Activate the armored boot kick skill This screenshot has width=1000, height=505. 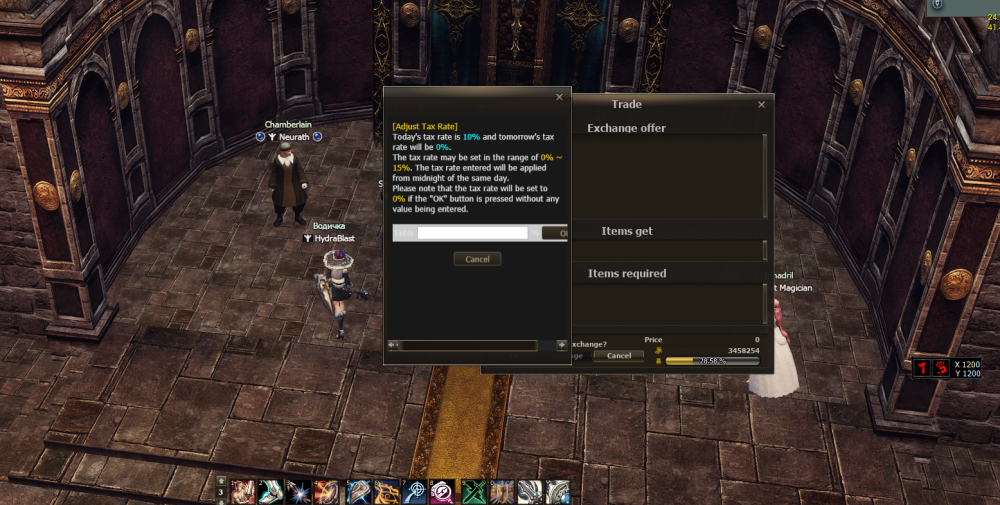pyautogui.click(x=272, y=492)
